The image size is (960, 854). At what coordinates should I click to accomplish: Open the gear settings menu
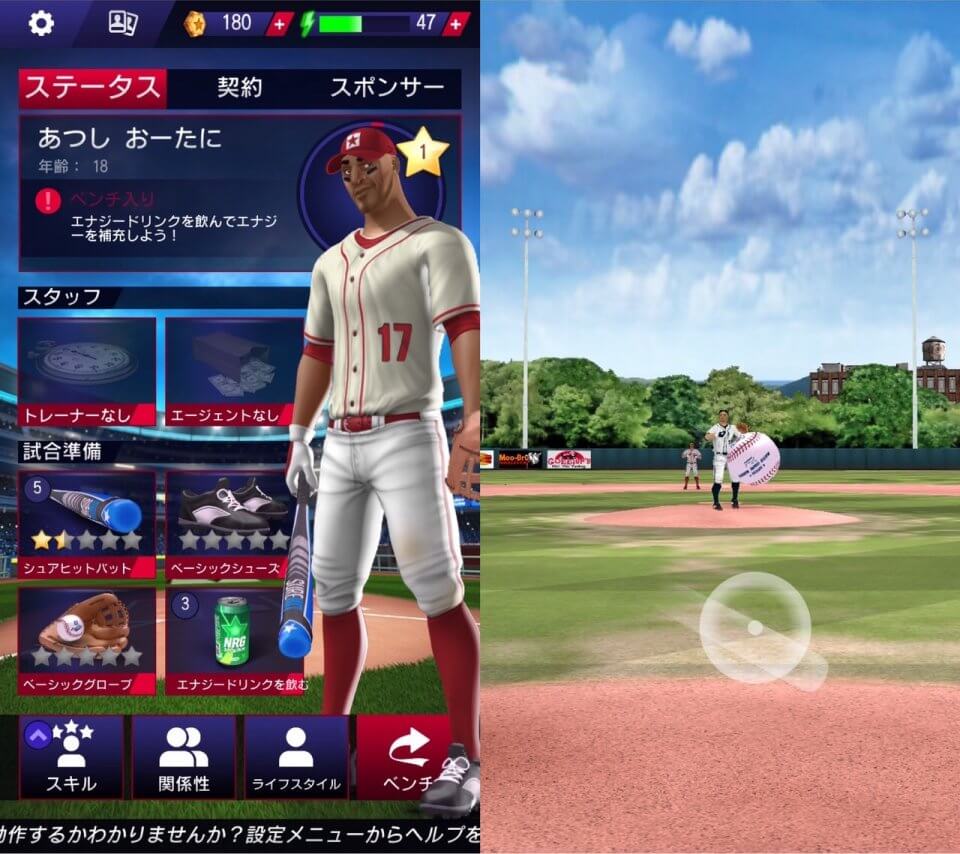(x=41, y=23)
